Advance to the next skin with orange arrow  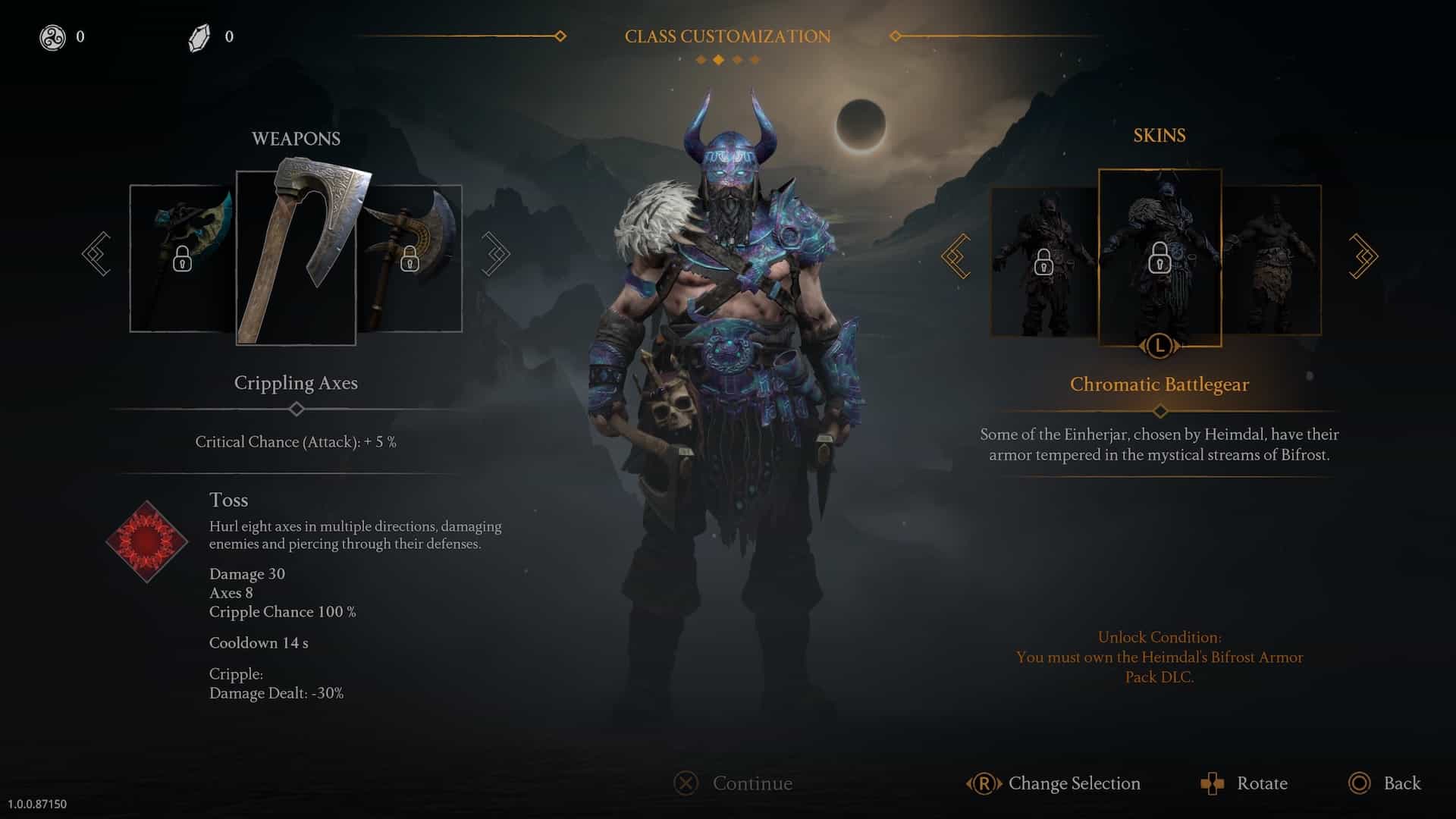click(1363, 256)
